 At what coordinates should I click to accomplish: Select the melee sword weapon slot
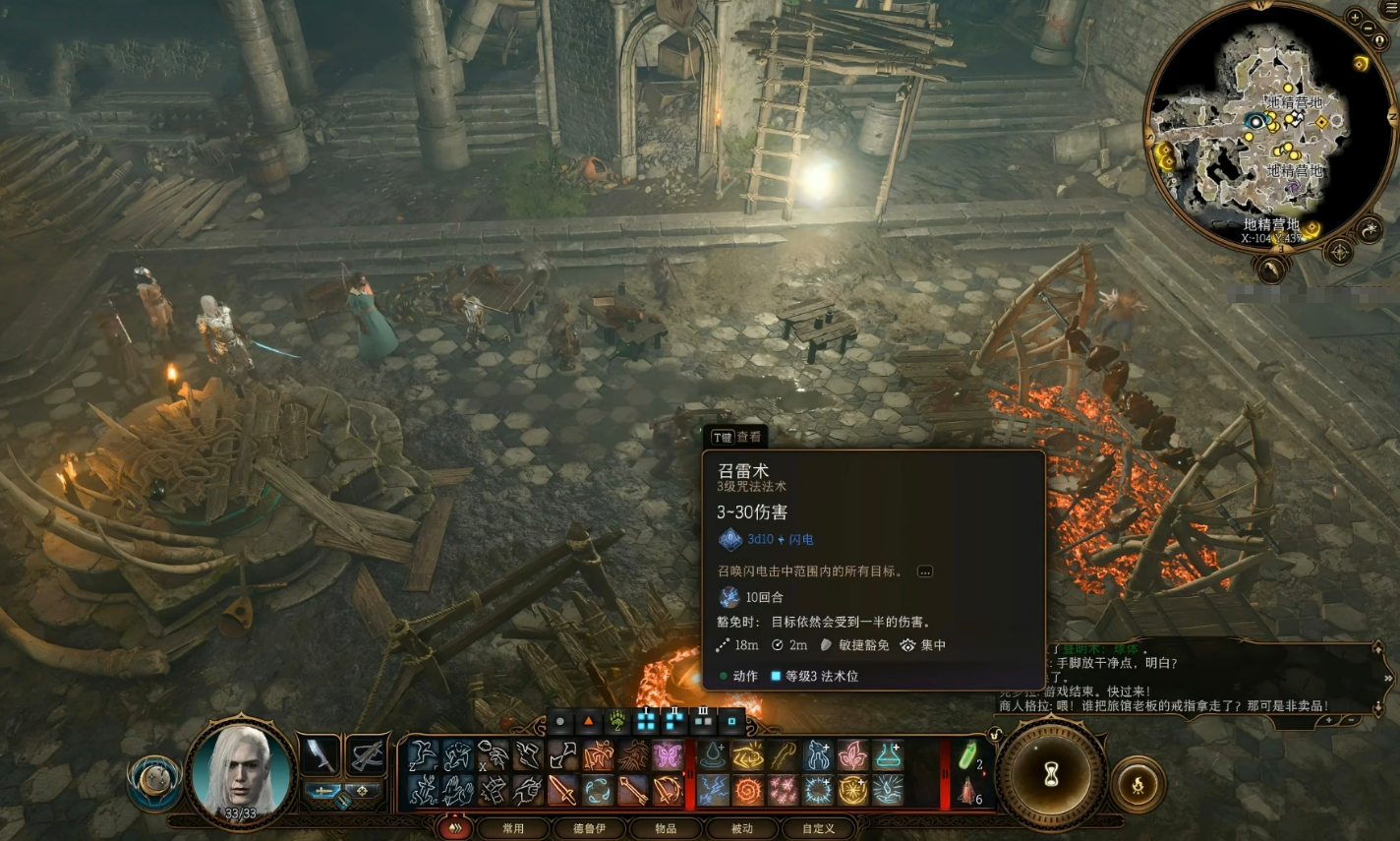coord(320,755)
